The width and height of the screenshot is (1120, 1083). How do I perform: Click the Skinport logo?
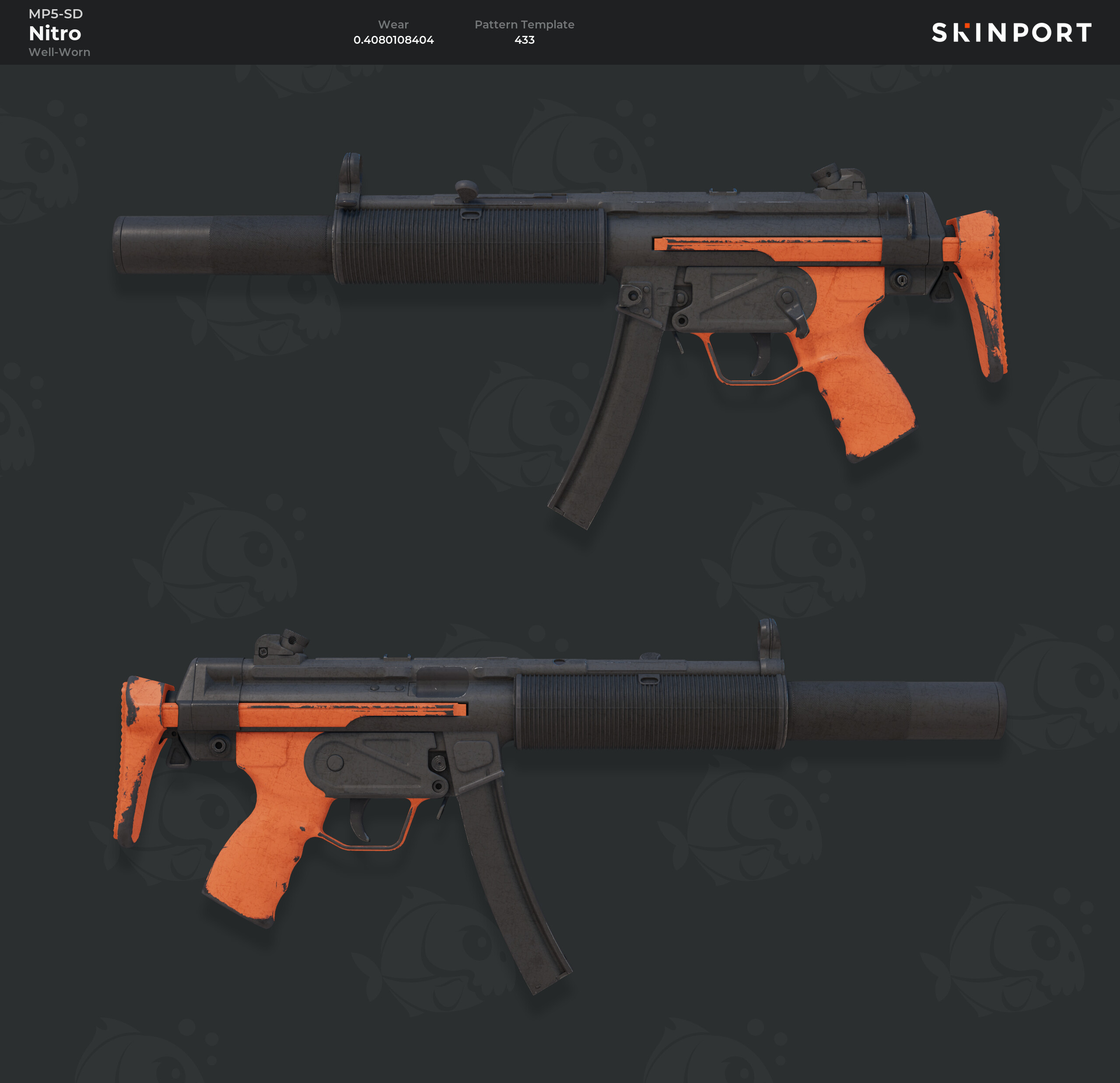(x=1011, y=32)
